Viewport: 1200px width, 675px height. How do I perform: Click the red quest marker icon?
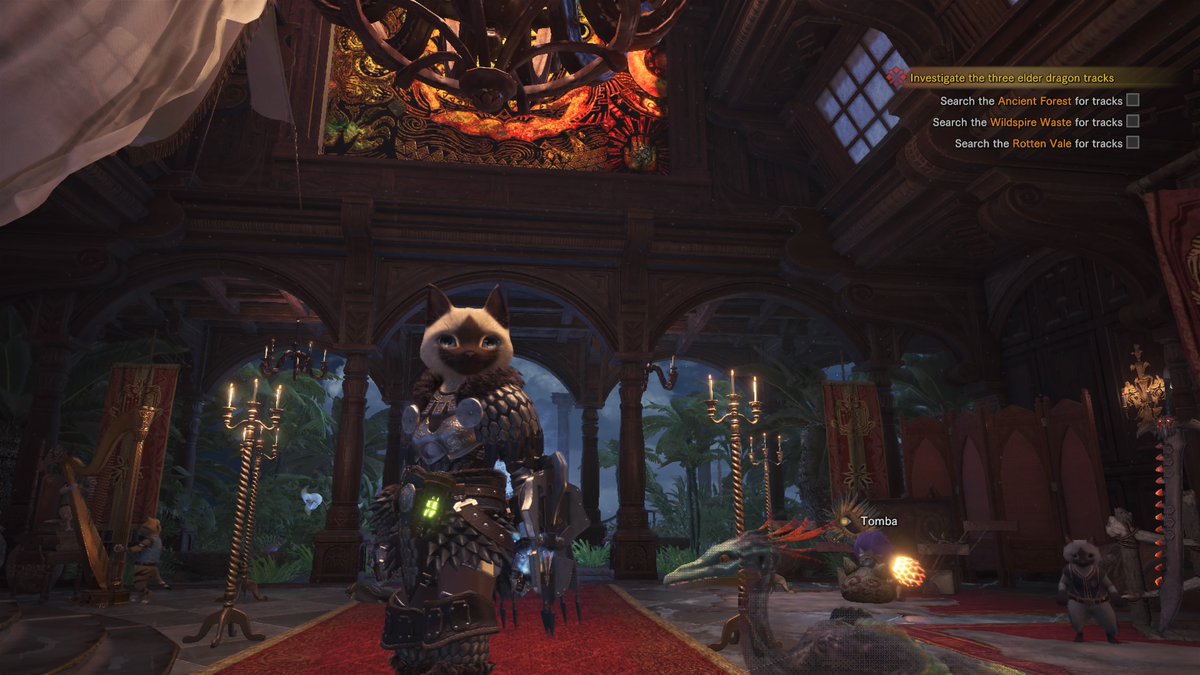coord(897,77)
